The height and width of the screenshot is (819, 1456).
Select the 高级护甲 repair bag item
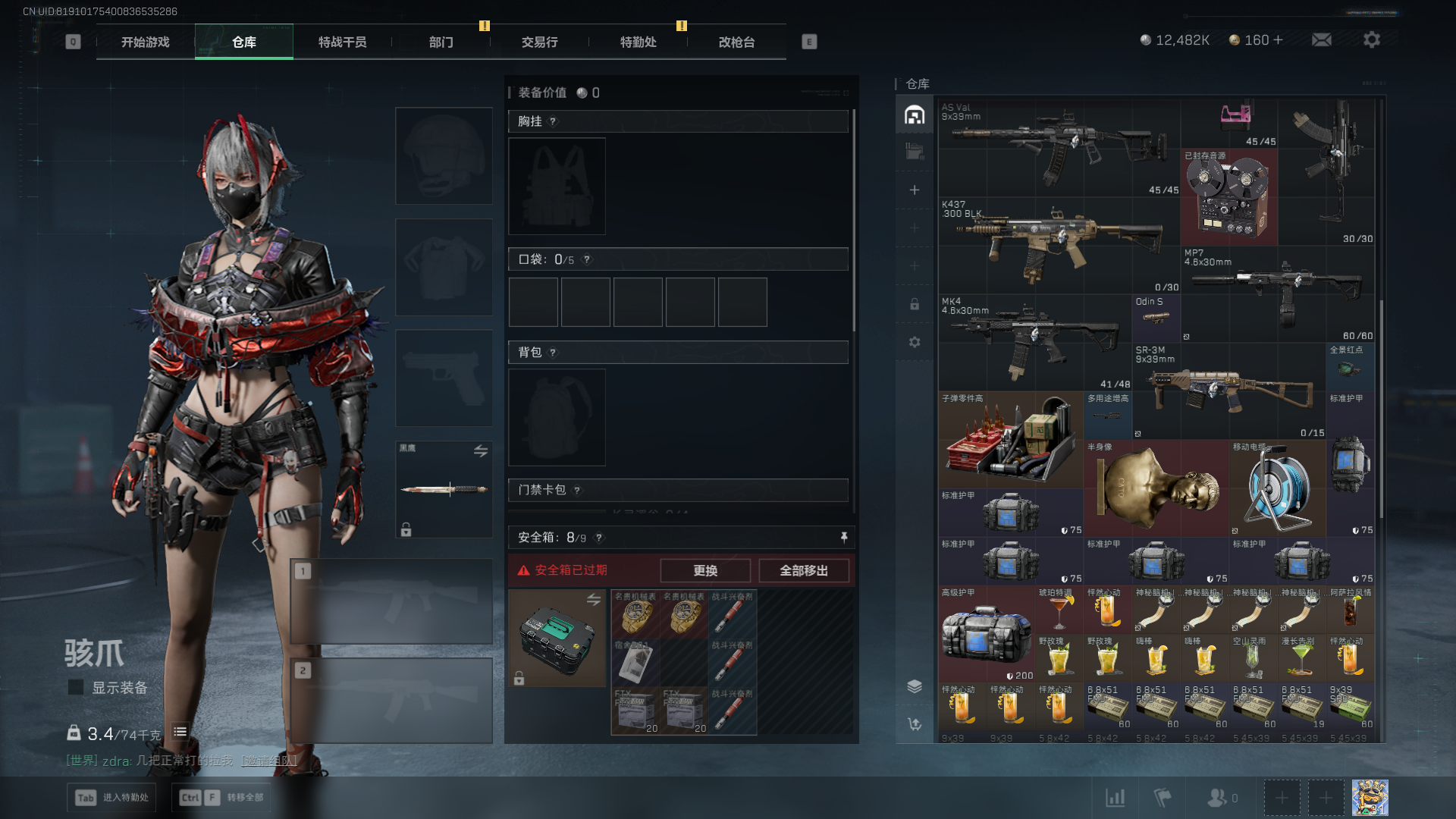pos(986,633)
